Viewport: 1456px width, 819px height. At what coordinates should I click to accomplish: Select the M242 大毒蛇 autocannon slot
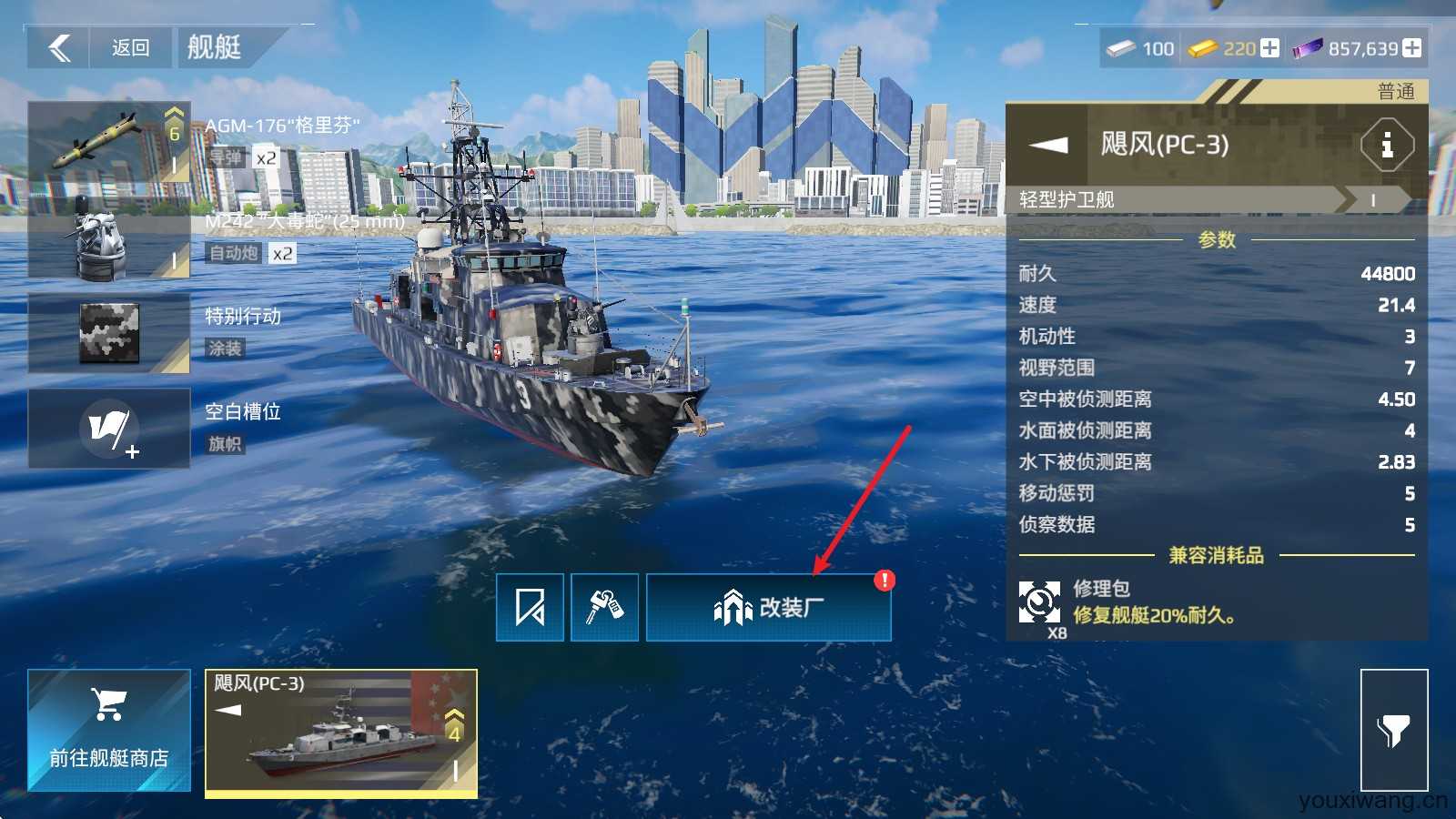click(x=109, y=239)
